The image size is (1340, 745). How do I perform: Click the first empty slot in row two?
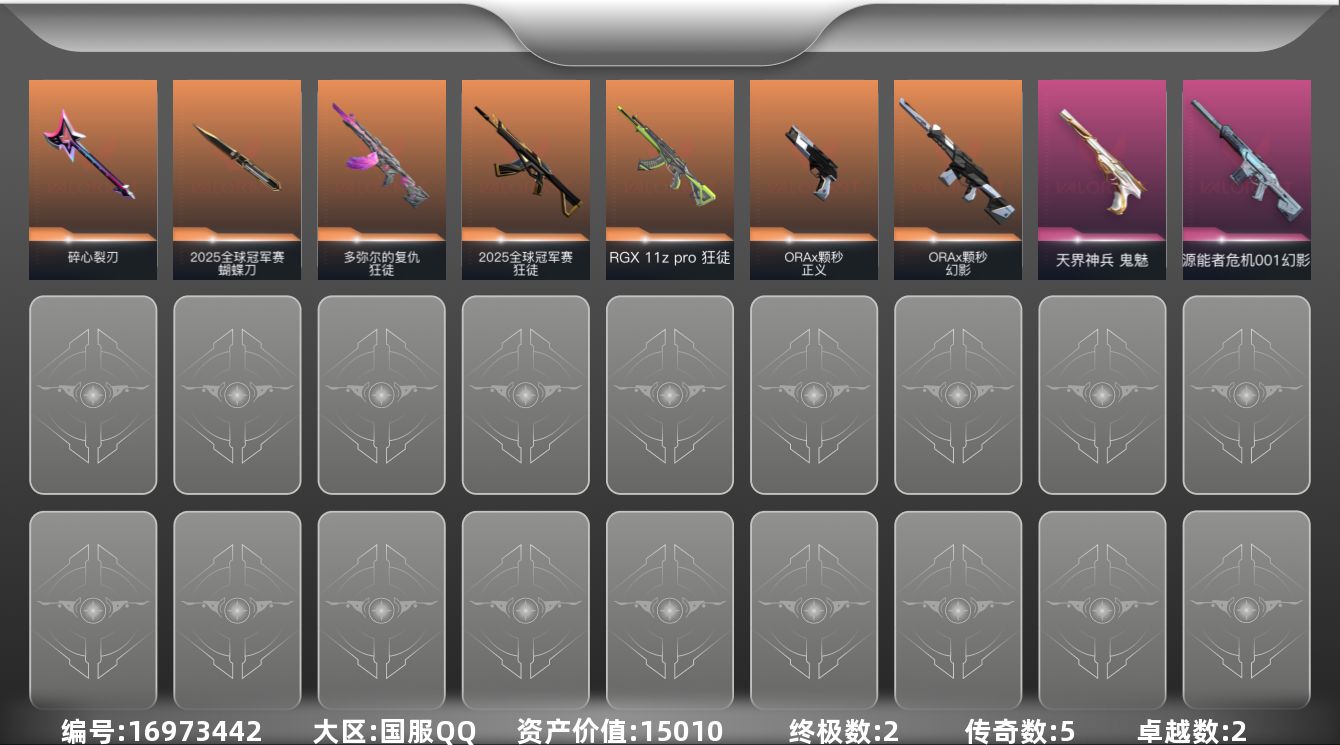[x=93, y=396]
